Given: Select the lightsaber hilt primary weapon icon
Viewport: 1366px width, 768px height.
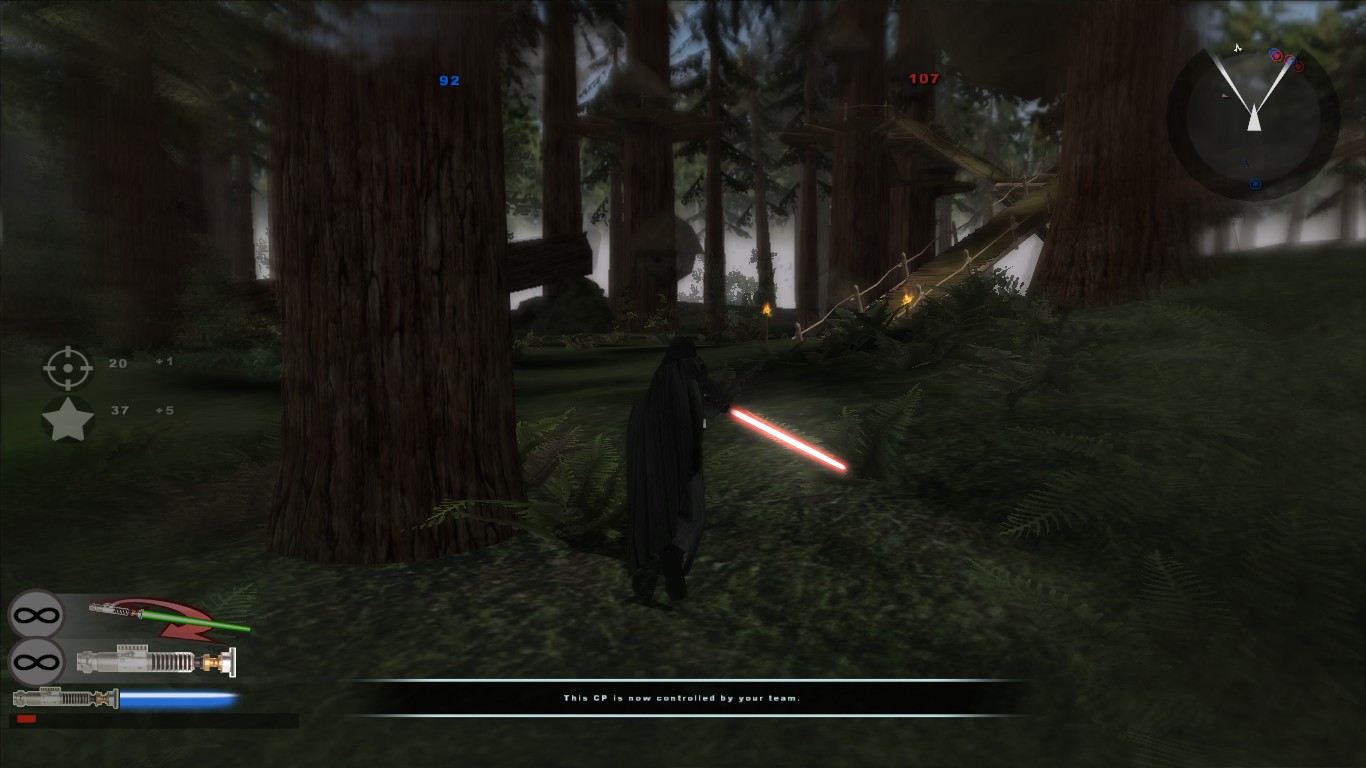Looking at the screenshot, I should (157, 661).
